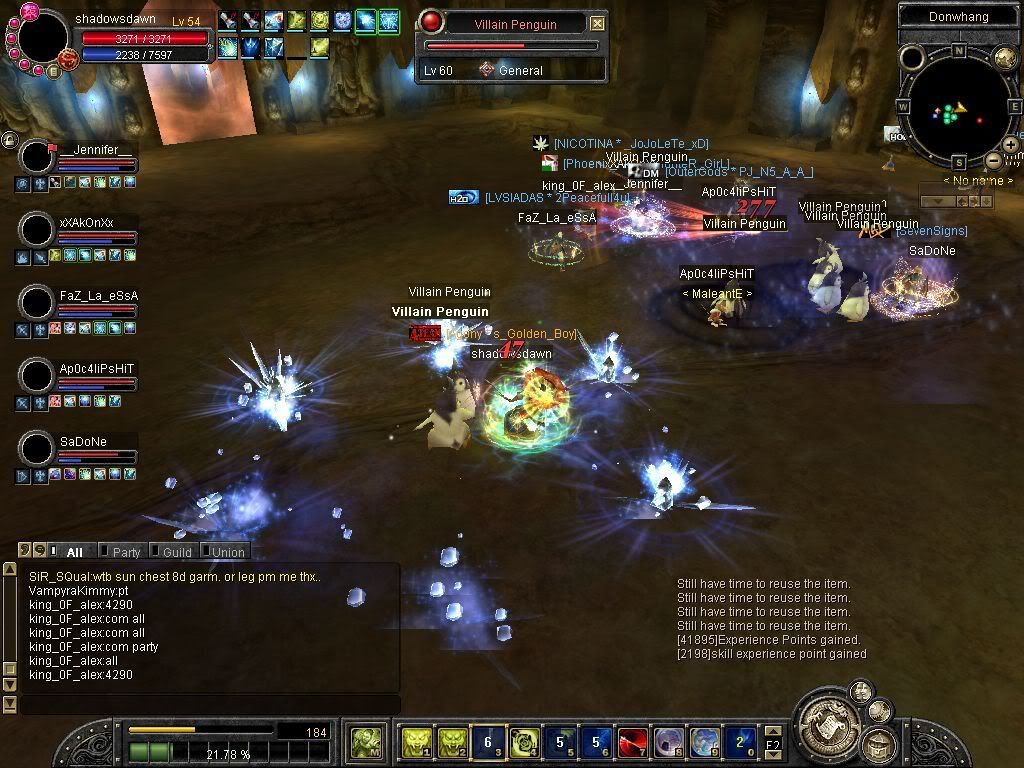
Task: Open the Guild chat tab
Action: 176,552
